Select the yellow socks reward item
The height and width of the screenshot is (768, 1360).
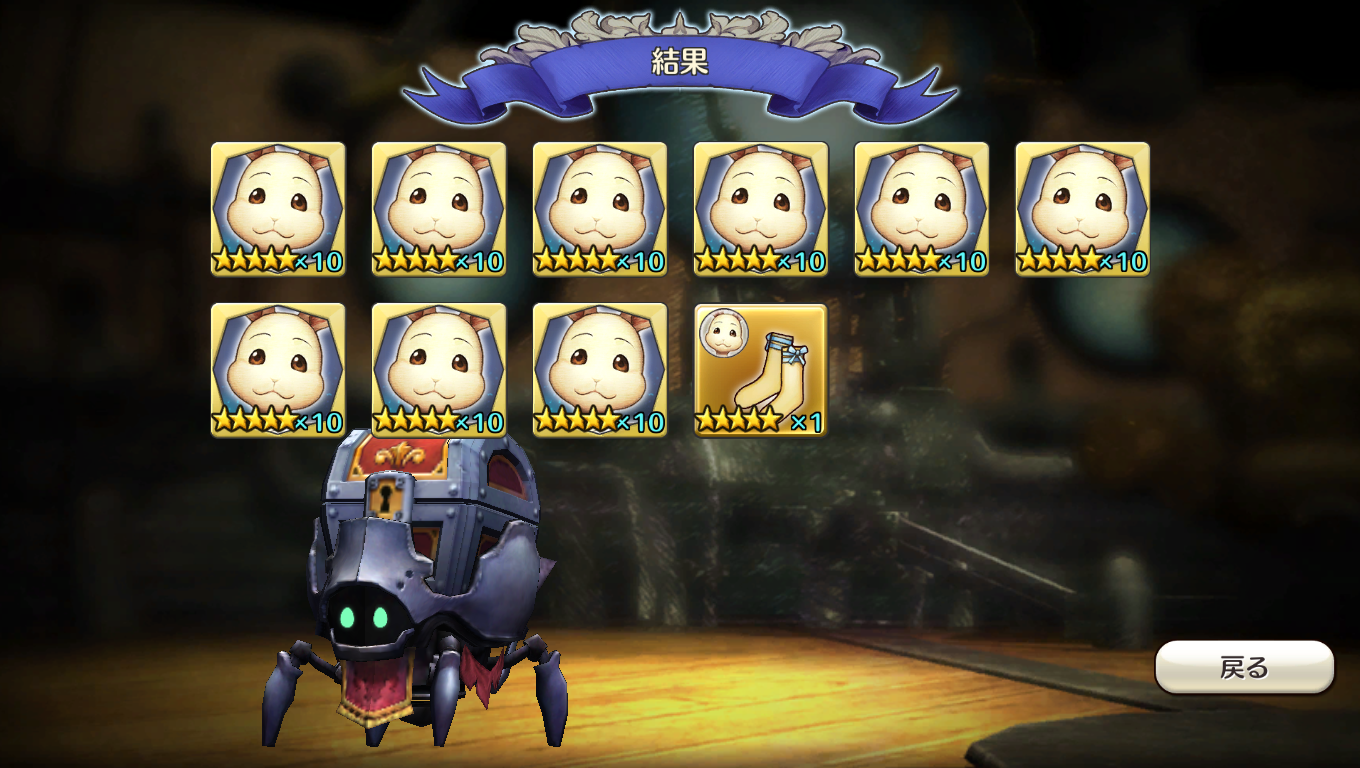(x=761, y=370)
